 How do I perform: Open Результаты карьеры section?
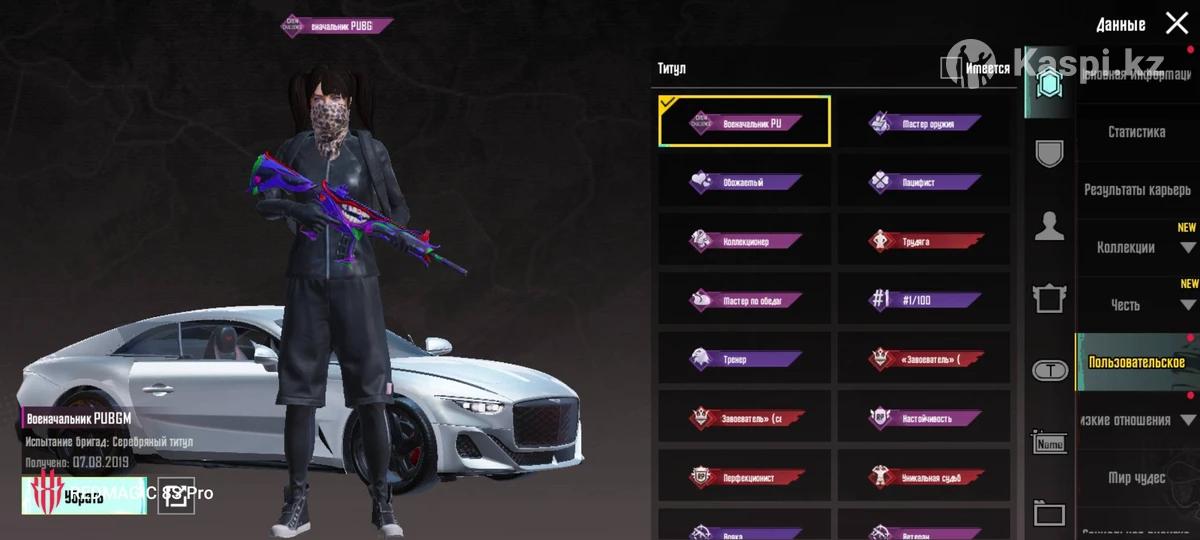pyautogui.click(x=1136, y=190)
